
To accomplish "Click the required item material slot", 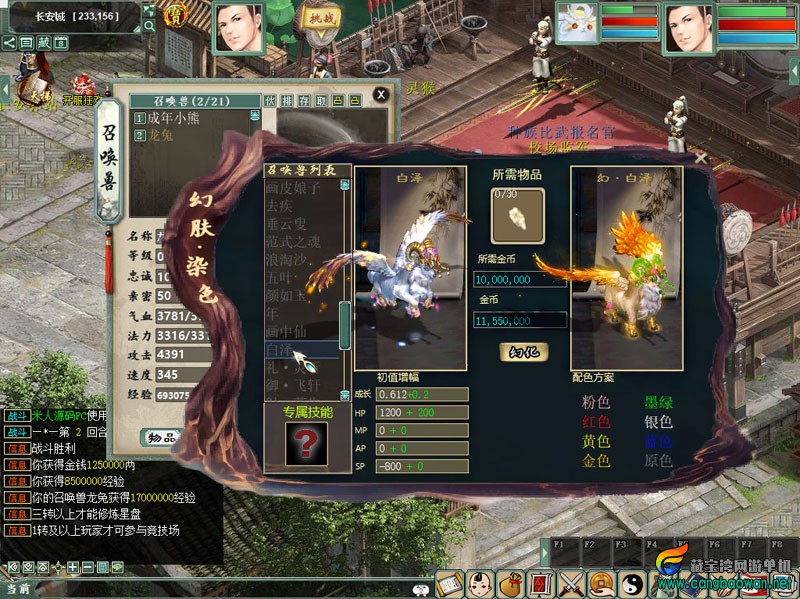I will coord(518,213).
